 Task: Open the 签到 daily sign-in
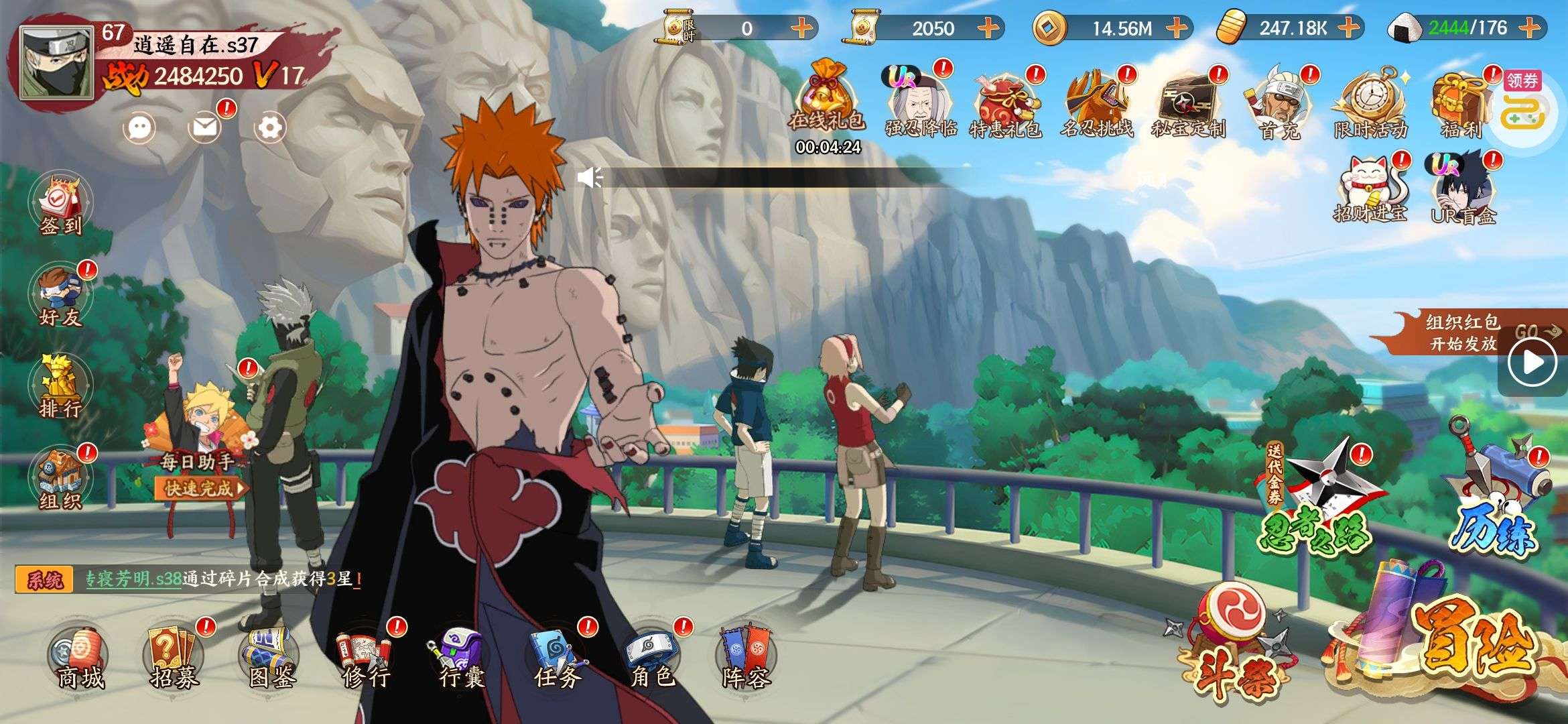[60, 204]
